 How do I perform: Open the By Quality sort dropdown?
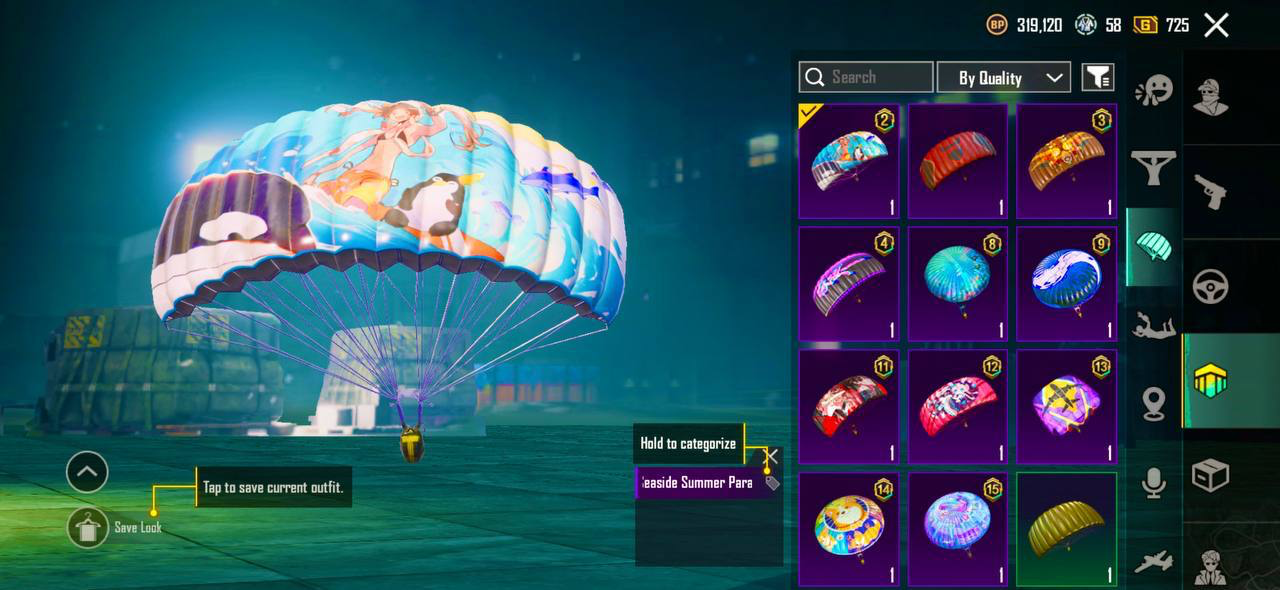(1003, 77)
